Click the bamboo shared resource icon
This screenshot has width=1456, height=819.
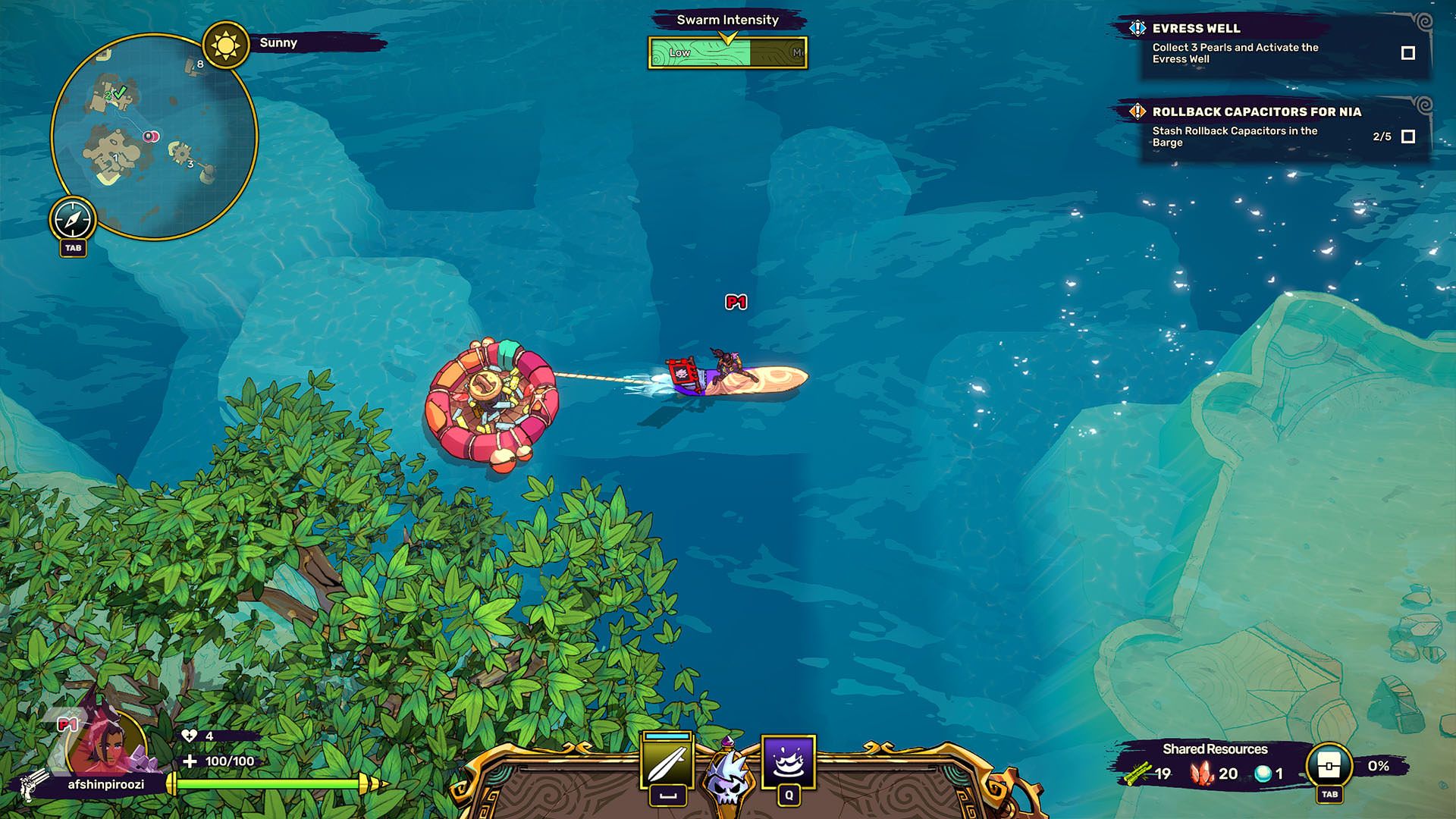point(1137,773)
